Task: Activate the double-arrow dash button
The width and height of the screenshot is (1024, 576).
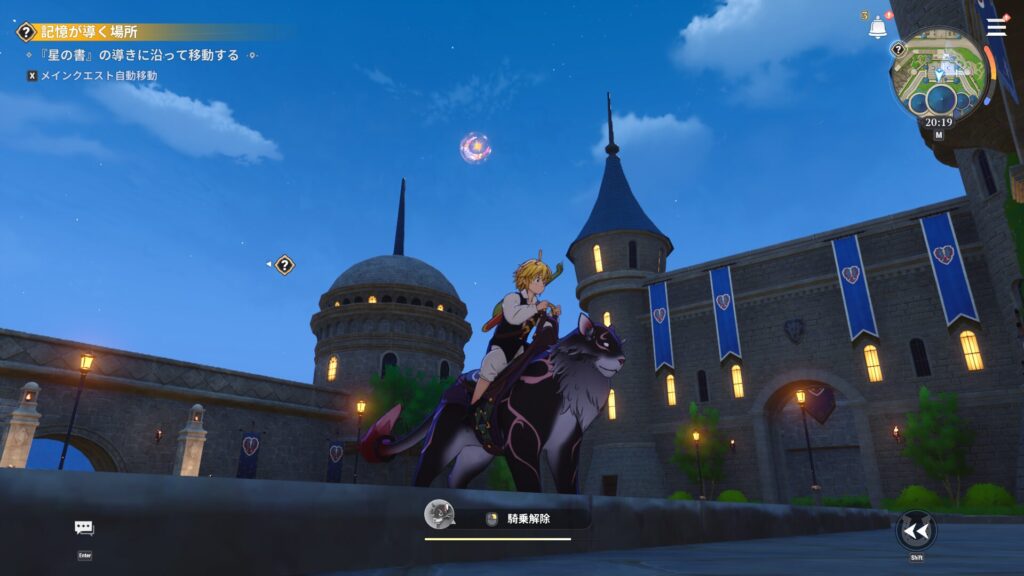Action: click(x=915, y=530)
